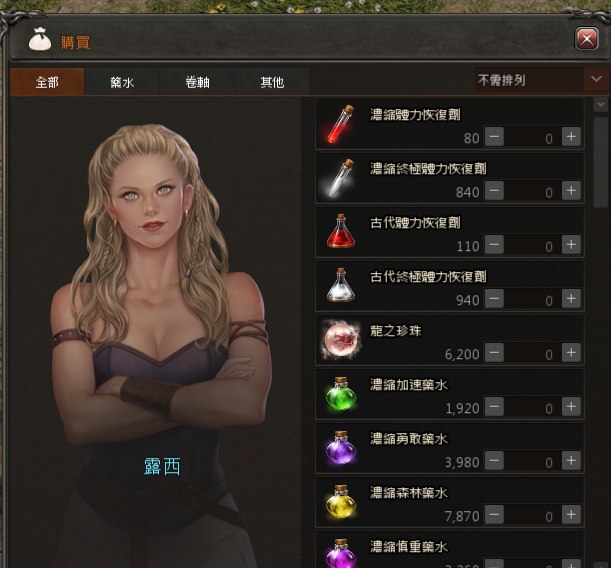
Task: Add one 古代終極體力恢復劑 with plus
Action: coord(571,298)
